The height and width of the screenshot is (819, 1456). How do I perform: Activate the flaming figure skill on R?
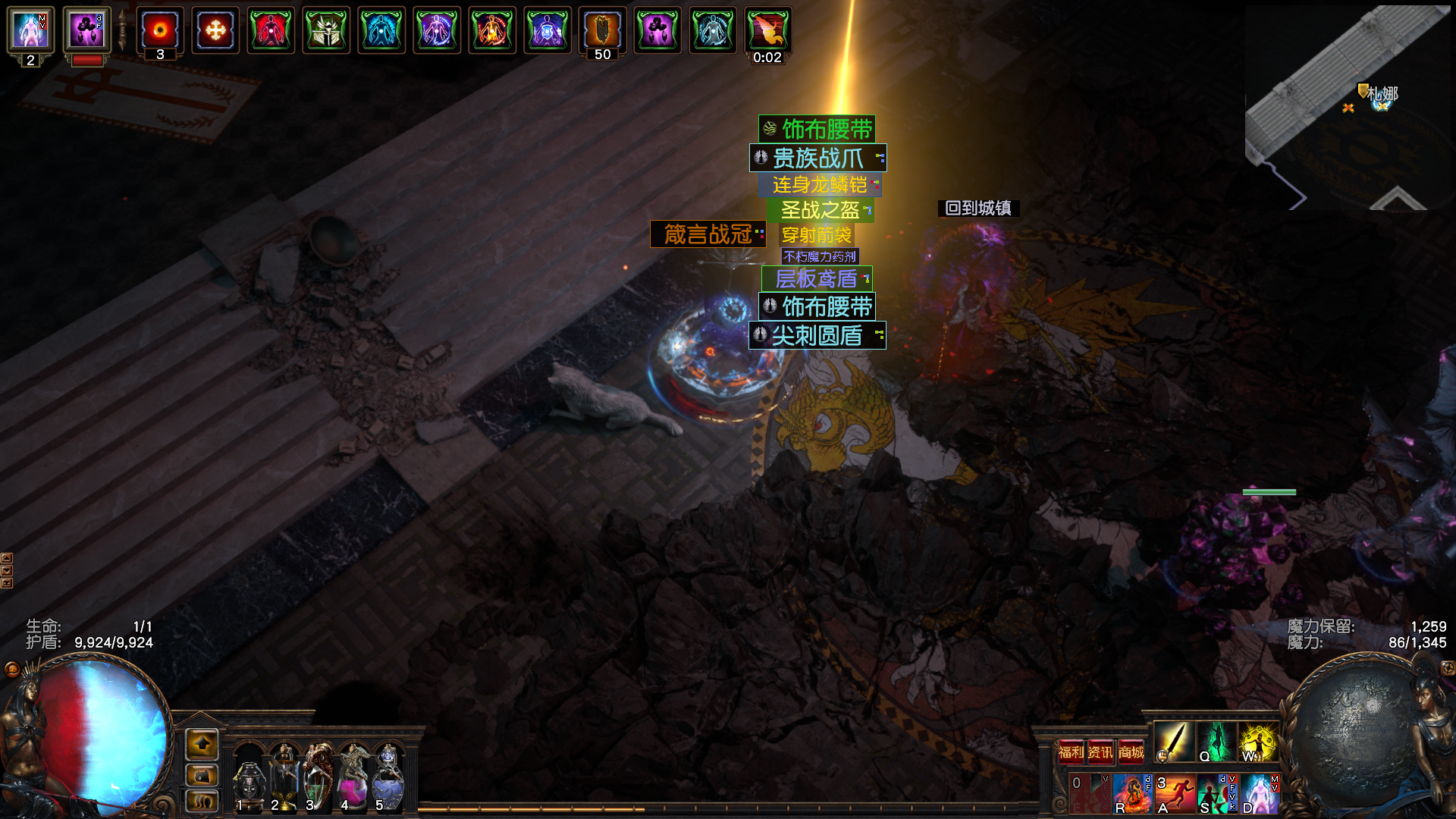pyautogui.click(x=1132, y=793)
